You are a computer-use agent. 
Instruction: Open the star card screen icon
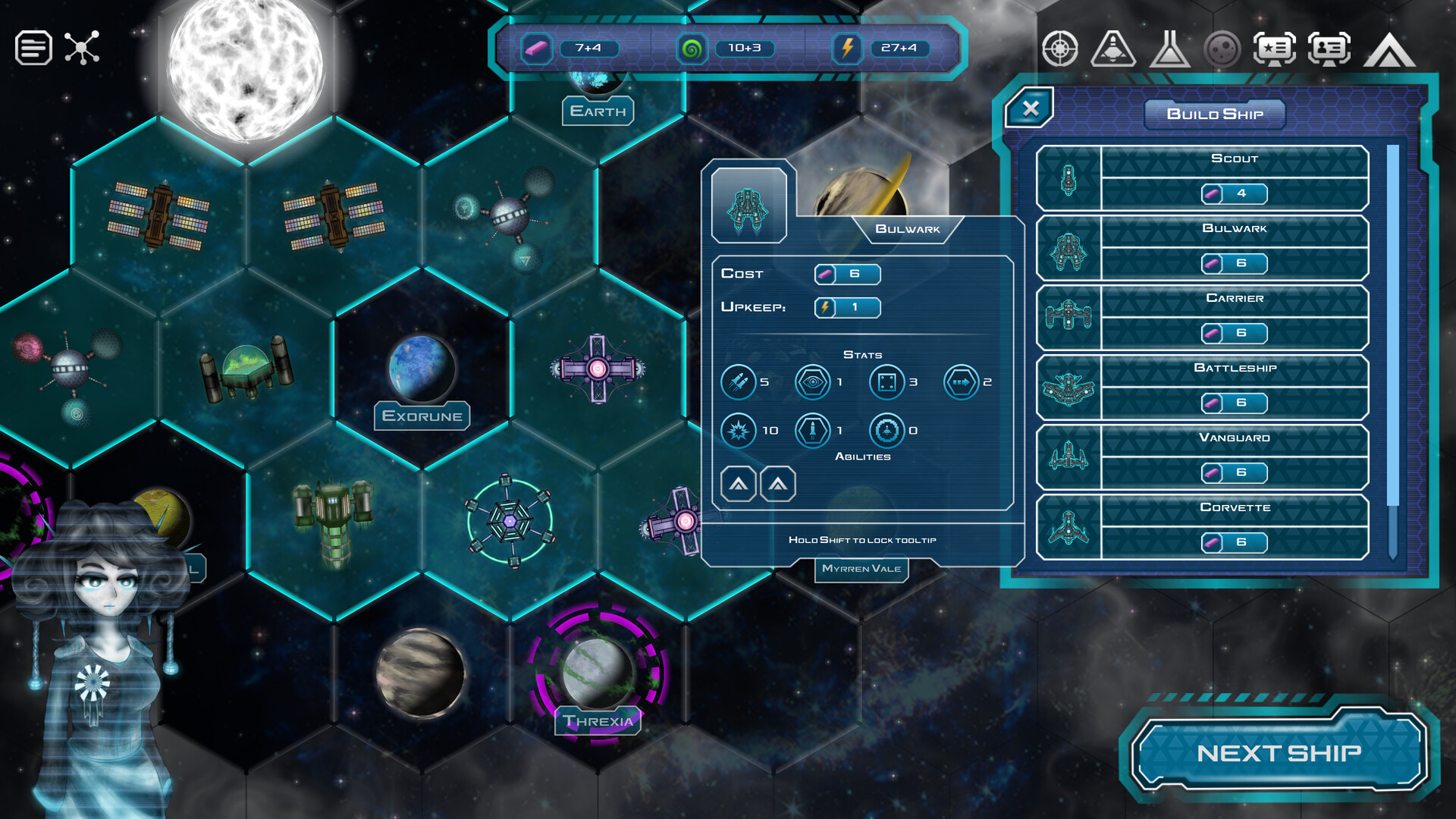tap(1274, 49)
